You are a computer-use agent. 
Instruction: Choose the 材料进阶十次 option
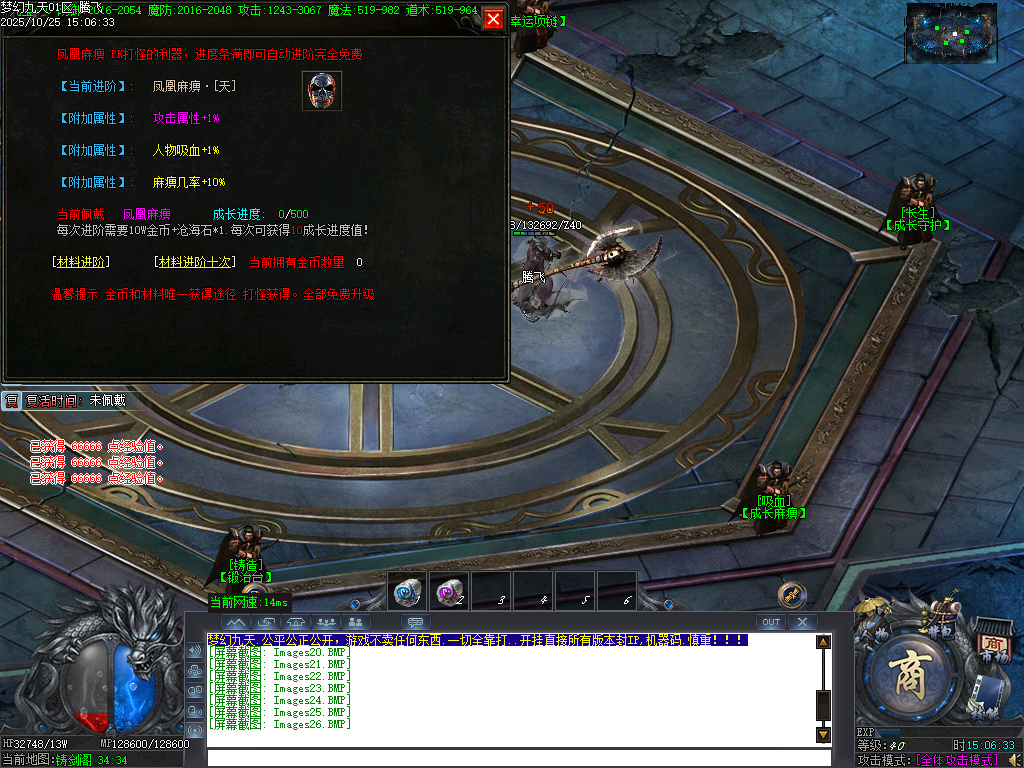[x=195, y=262]
